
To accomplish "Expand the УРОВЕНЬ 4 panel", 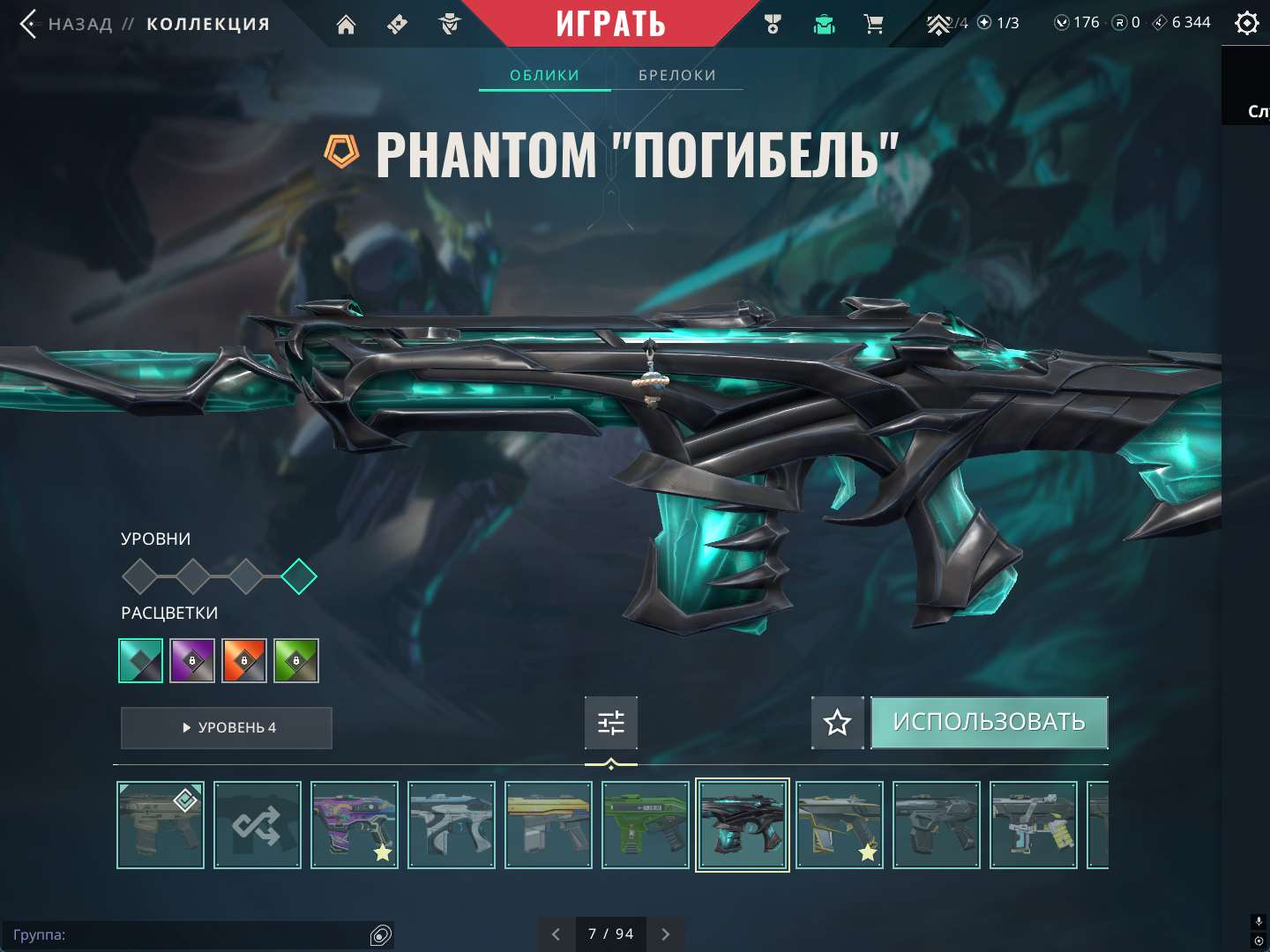I will tap(226, 728).
